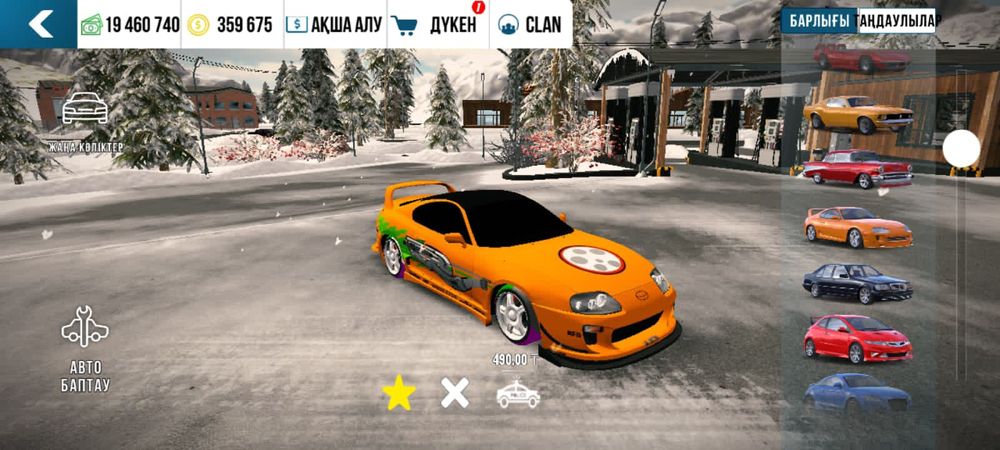
Task: Select the orange muscle car thumbnail
Action: [x=858, y=113]
